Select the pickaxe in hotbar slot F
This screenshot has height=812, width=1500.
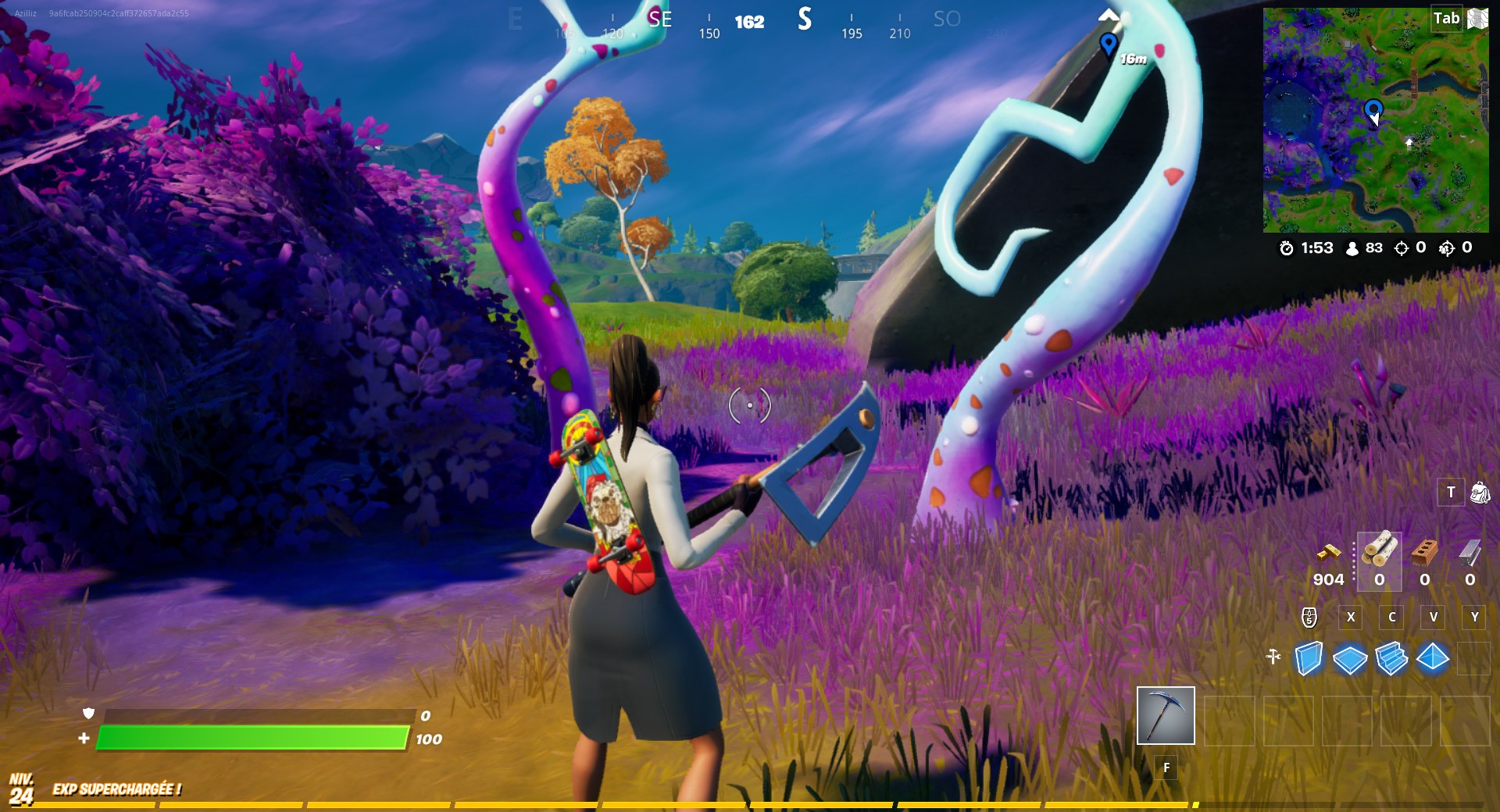(x=1166, y=716)
